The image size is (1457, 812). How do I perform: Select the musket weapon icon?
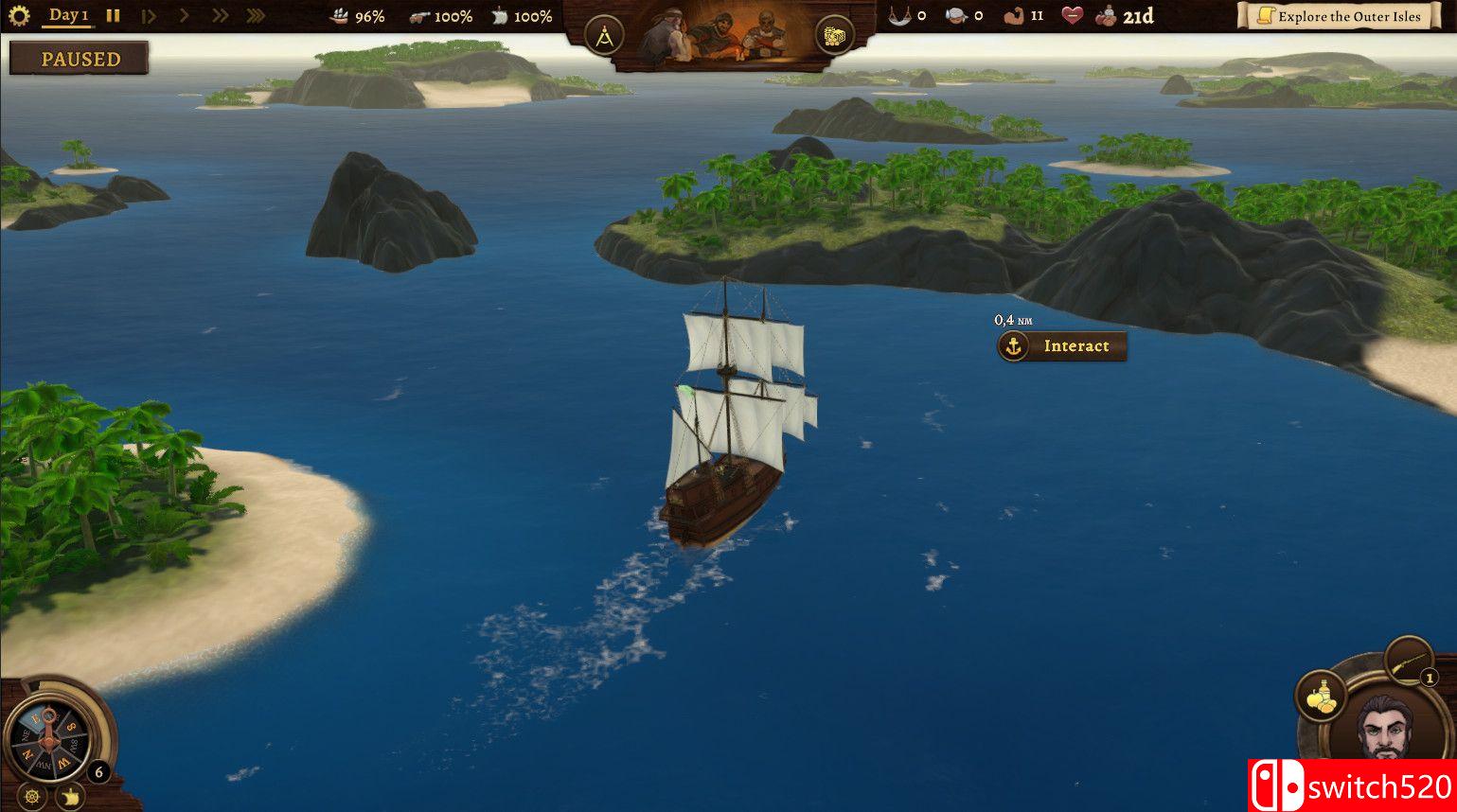point(1408,659)
